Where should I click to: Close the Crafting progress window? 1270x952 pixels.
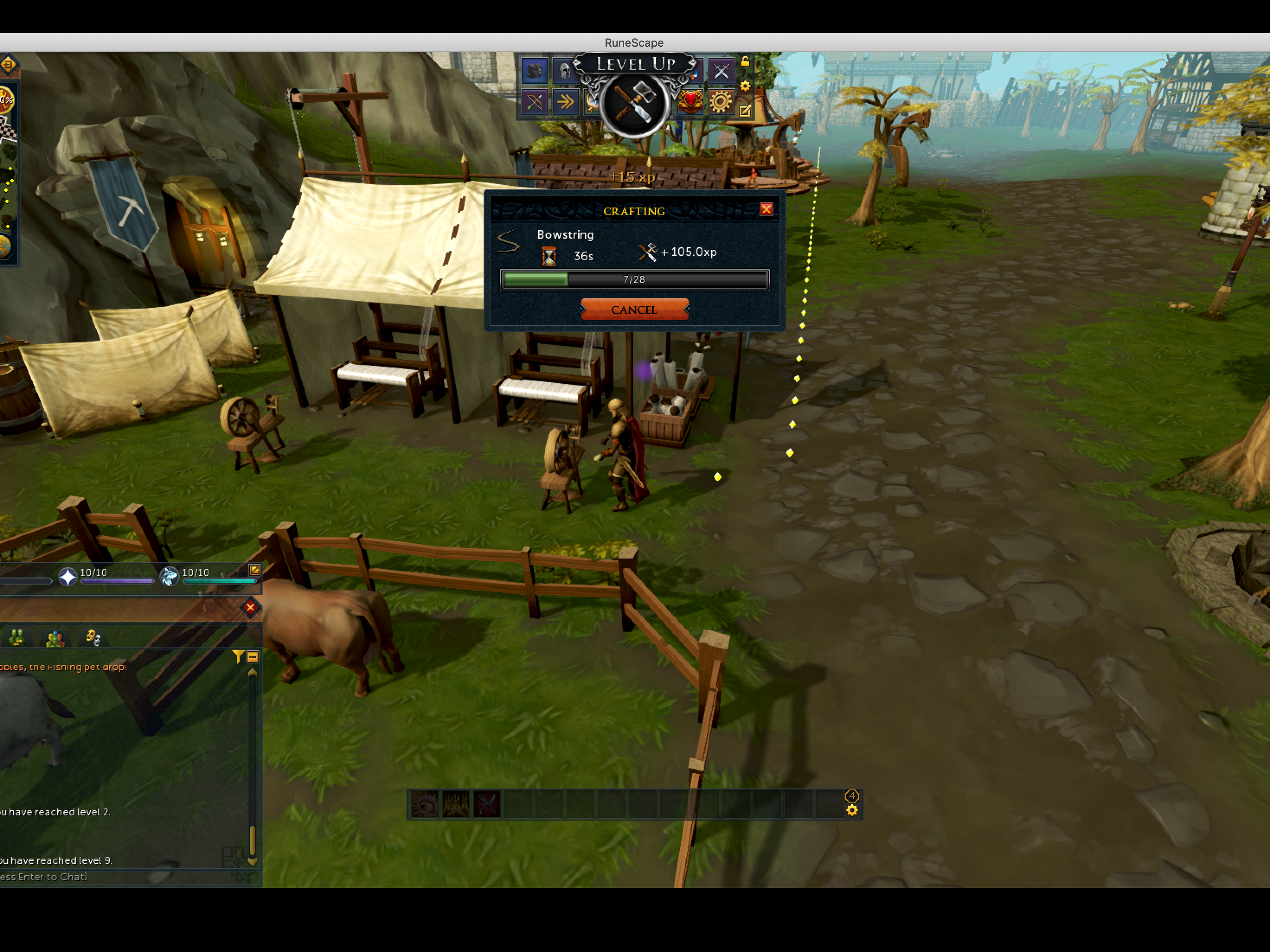click(x=766, y=209)
